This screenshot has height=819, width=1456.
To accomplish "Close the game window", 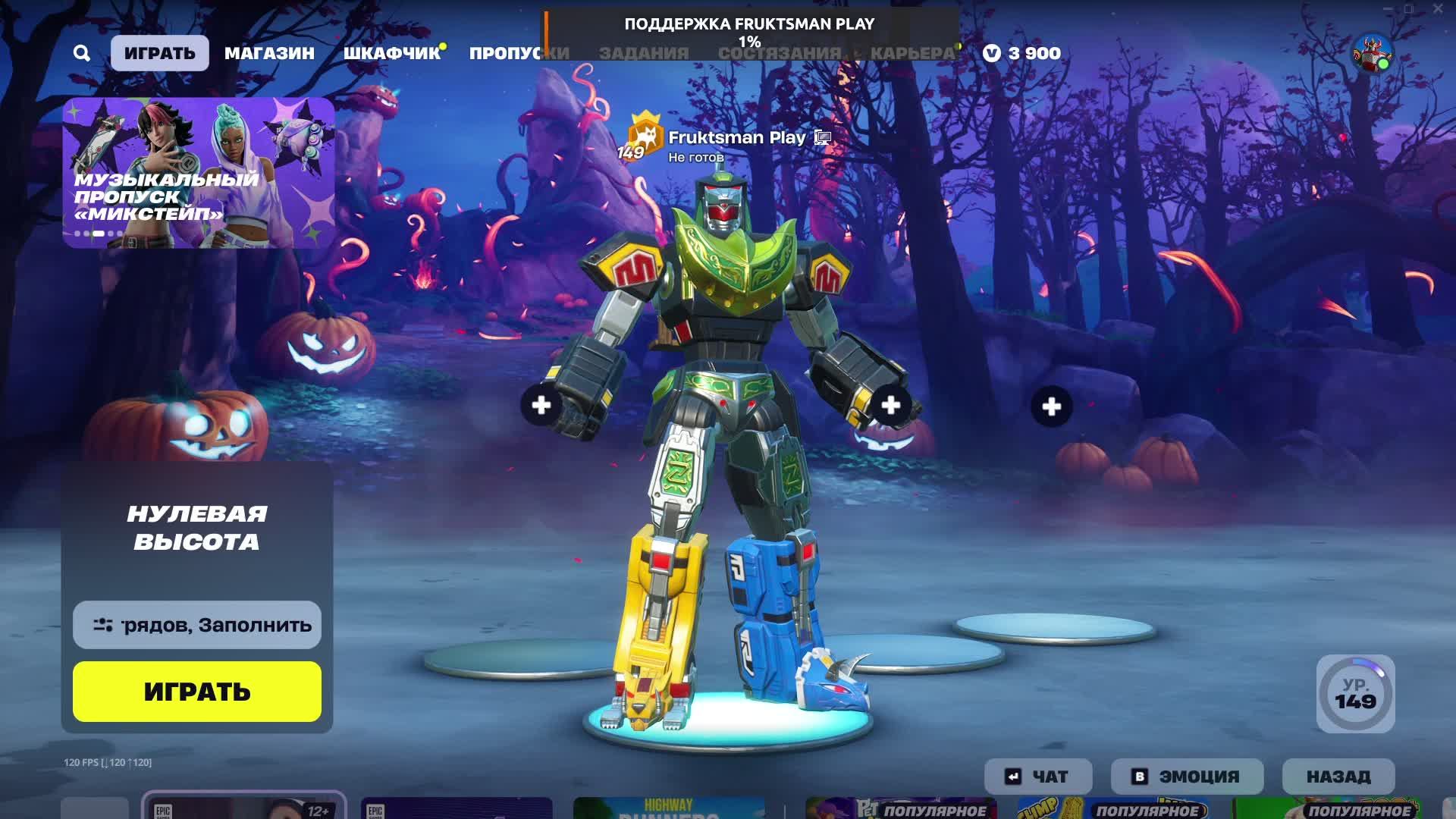I will coord(1438,9).
